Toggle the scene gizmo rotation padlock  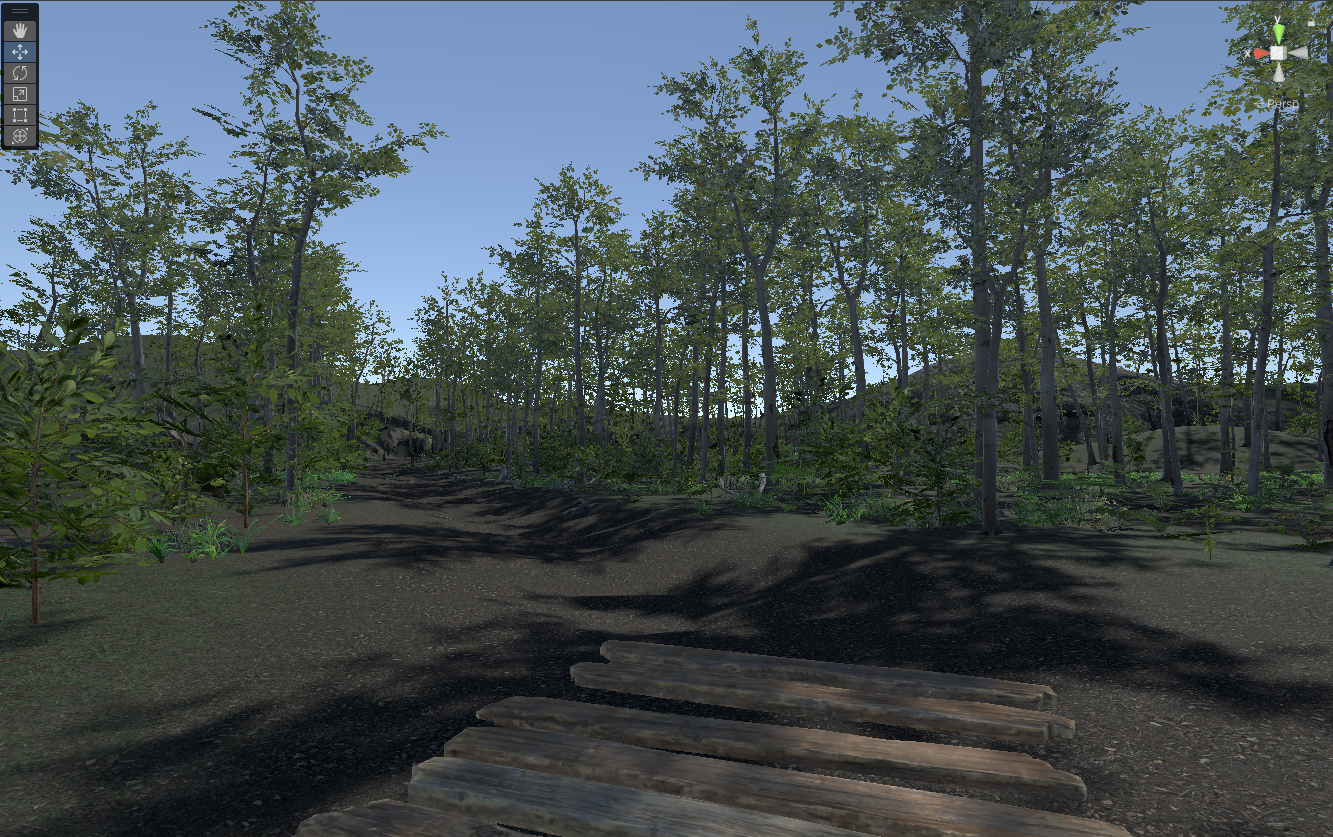(x=1311, y=22)
